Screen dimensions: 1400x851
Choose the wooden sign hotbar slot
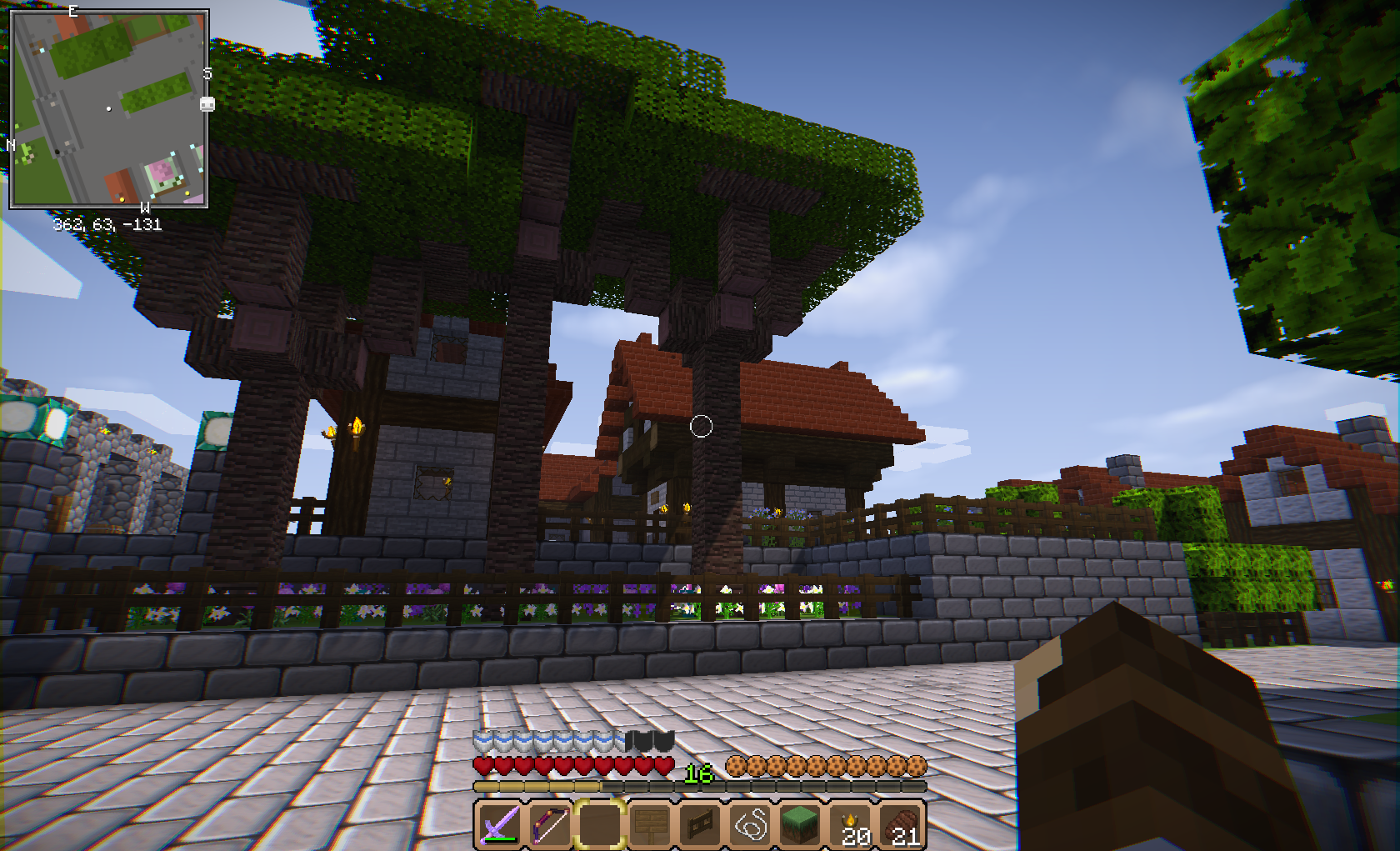click(x=650, y=824)
